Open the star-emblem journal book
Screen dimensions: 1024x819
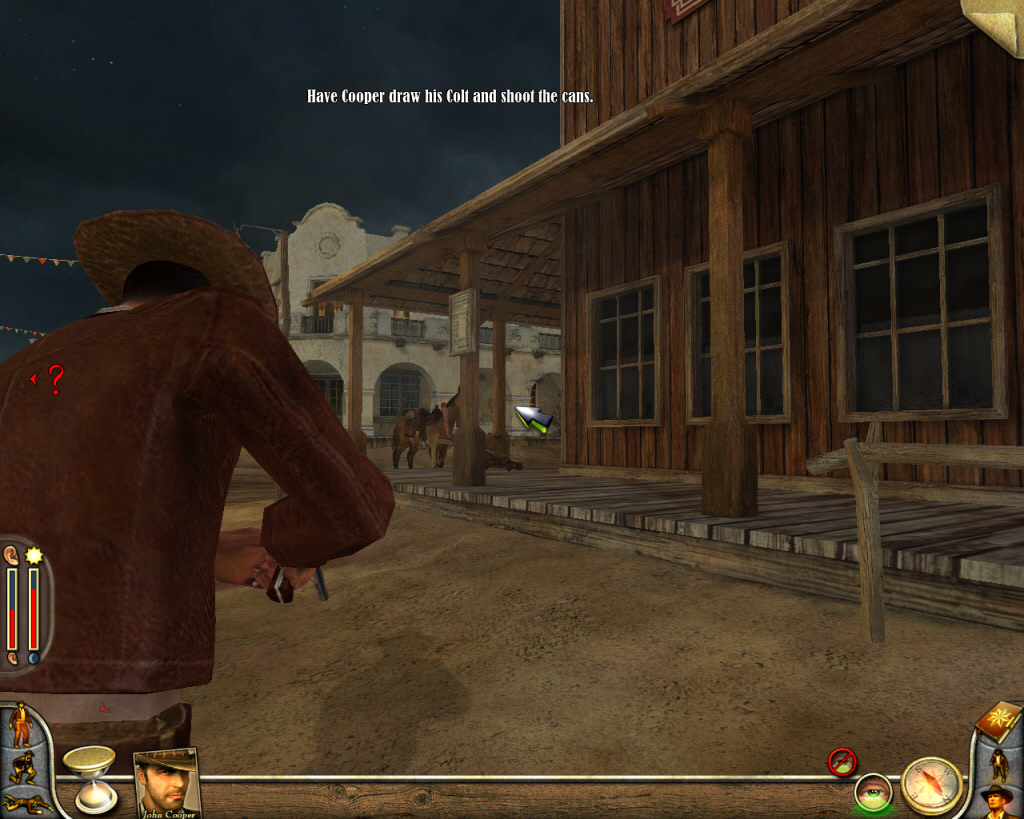tap(997, 721)
